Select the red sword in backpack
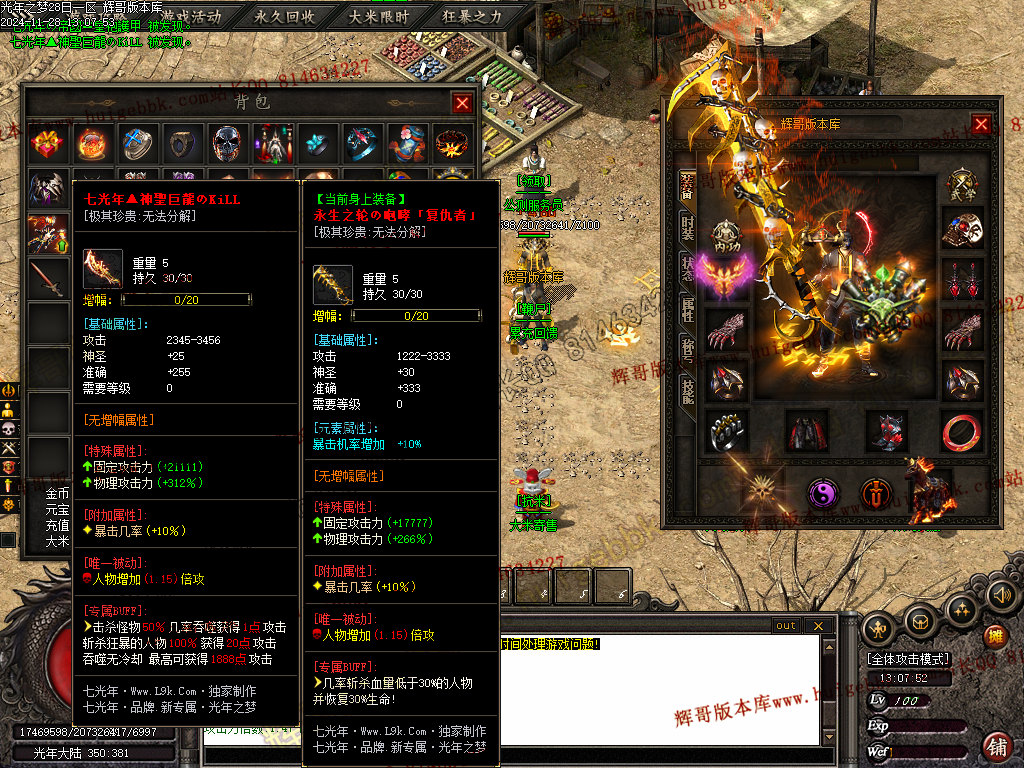The height and width of the screenshot is (768, 1024). pyautogui.click(x=47, y=278)
